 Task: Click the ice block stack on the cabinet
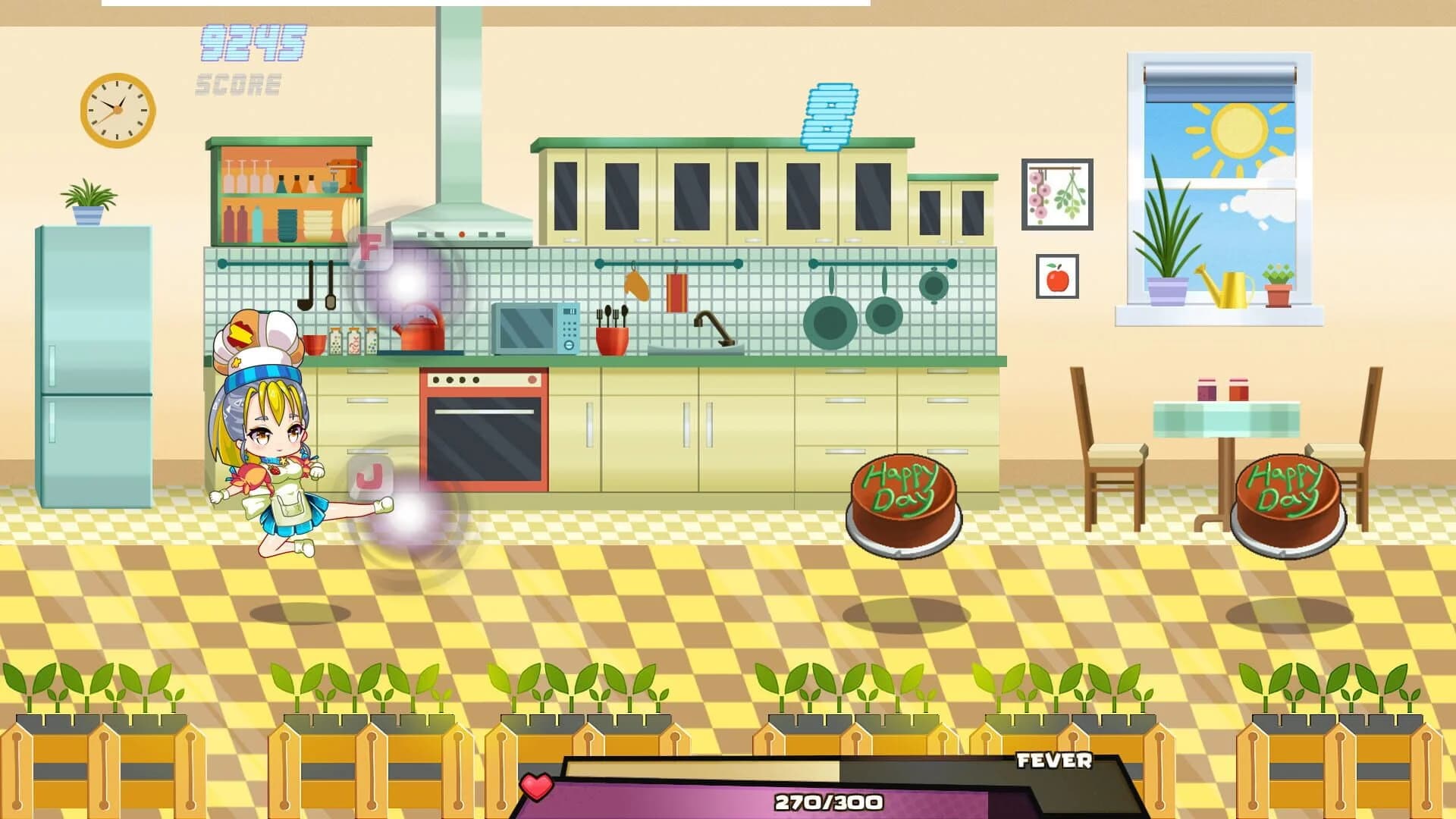830,114
